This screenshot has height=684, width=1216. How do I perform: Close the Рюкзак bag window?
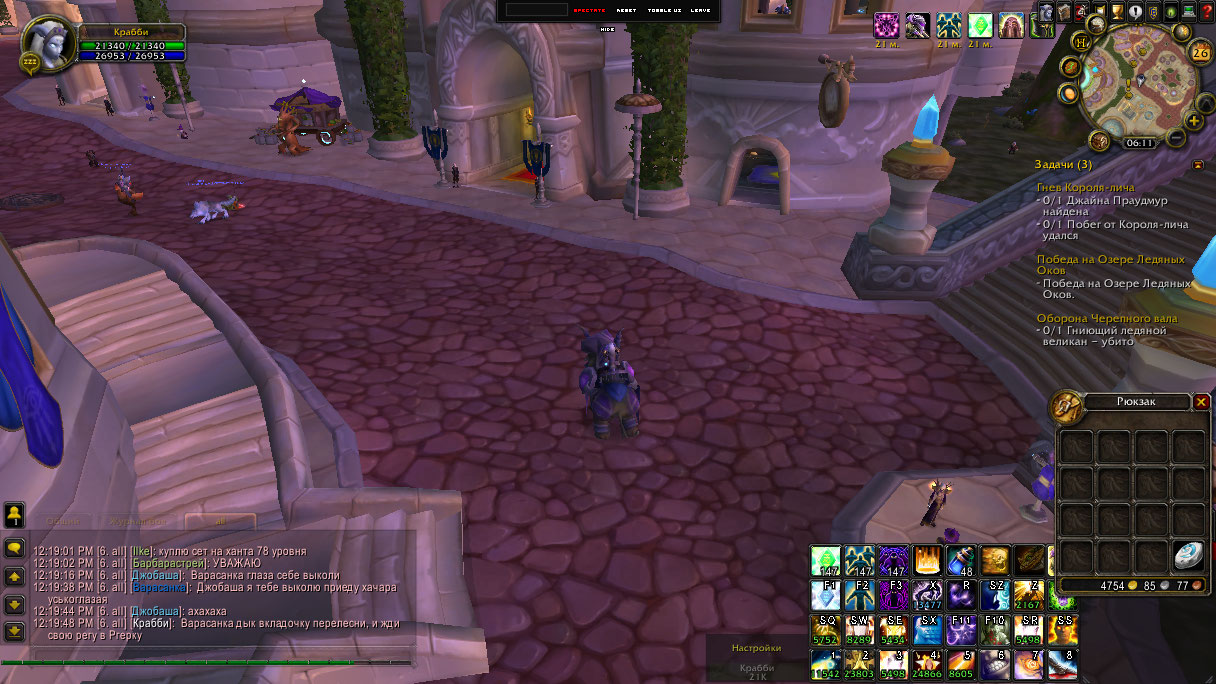pos(1201,402)
